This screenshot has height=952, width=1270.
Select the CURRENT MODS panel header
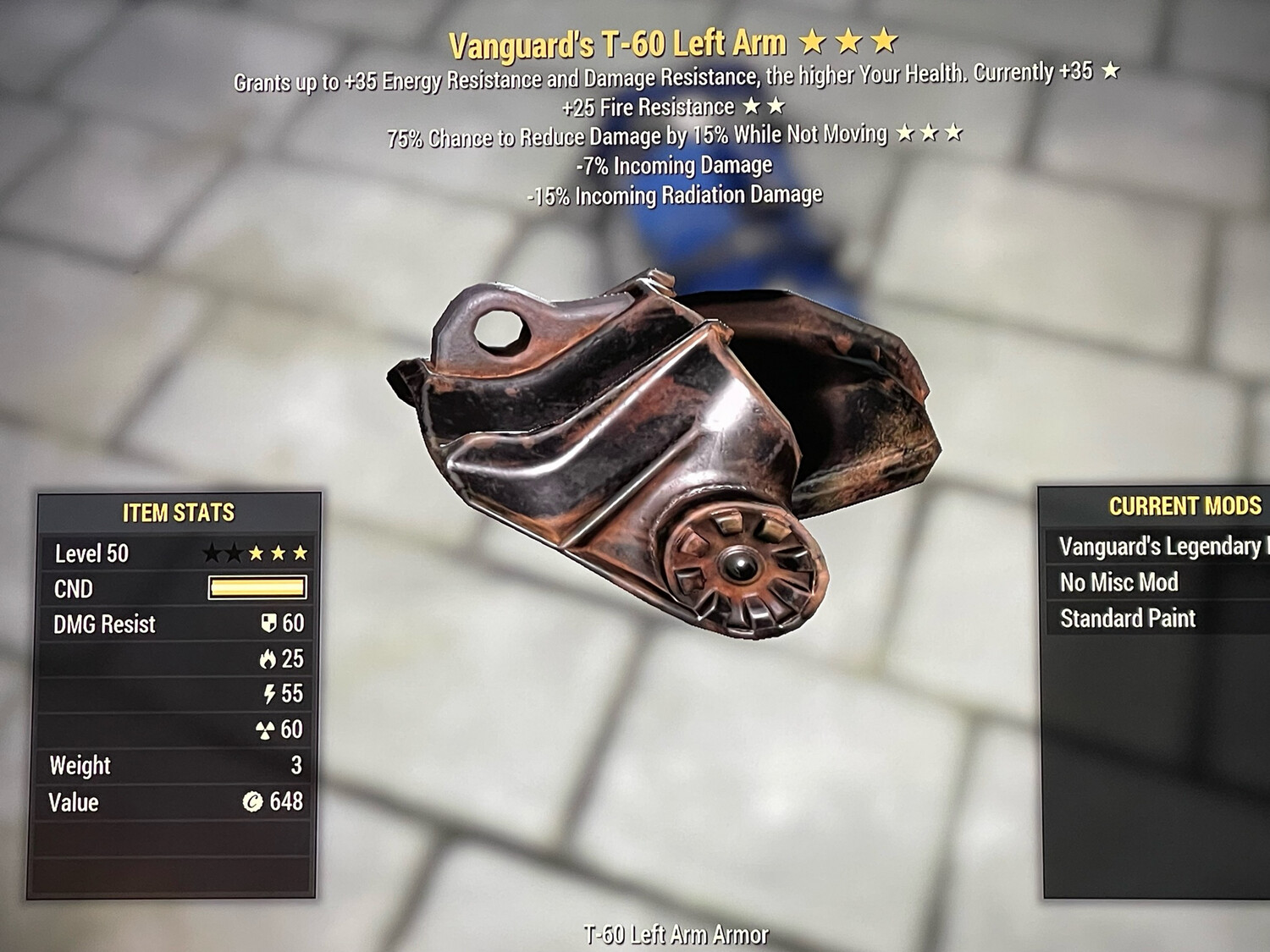pyautogui.click(x=1184, y=508)
